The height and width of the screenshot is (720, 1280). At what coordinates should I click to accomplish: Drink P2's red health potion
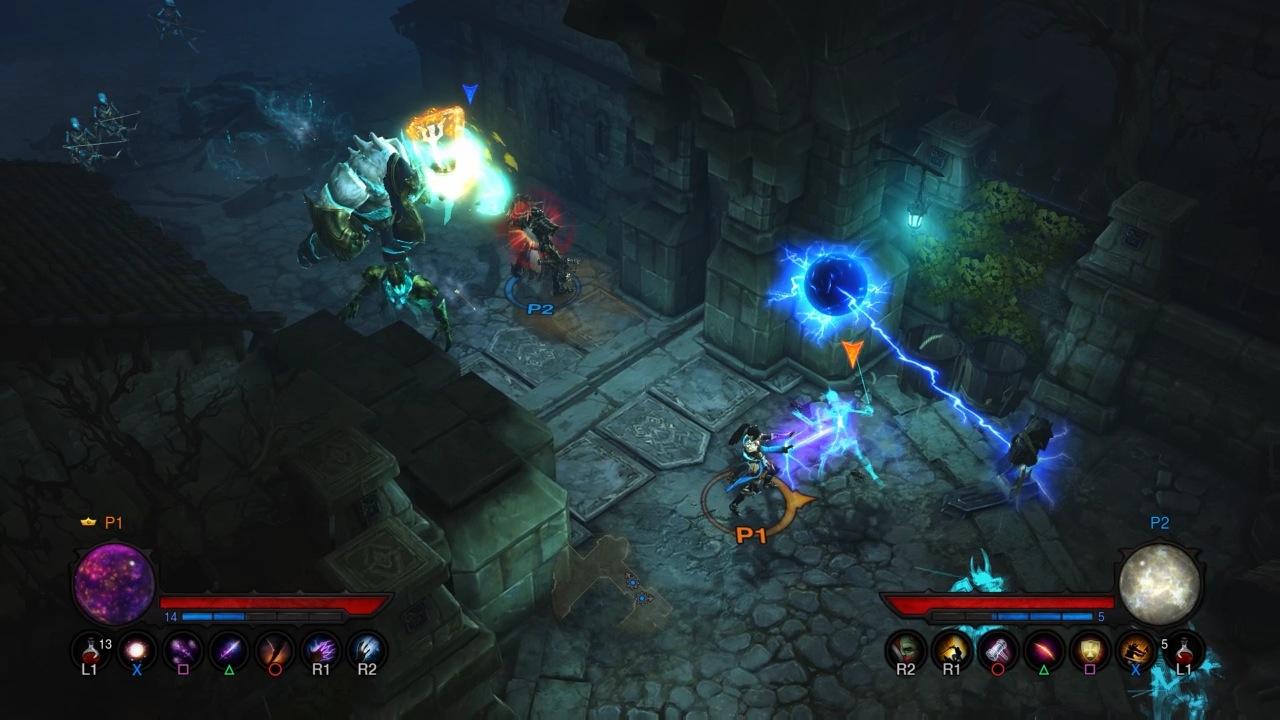click(1184, 650)
